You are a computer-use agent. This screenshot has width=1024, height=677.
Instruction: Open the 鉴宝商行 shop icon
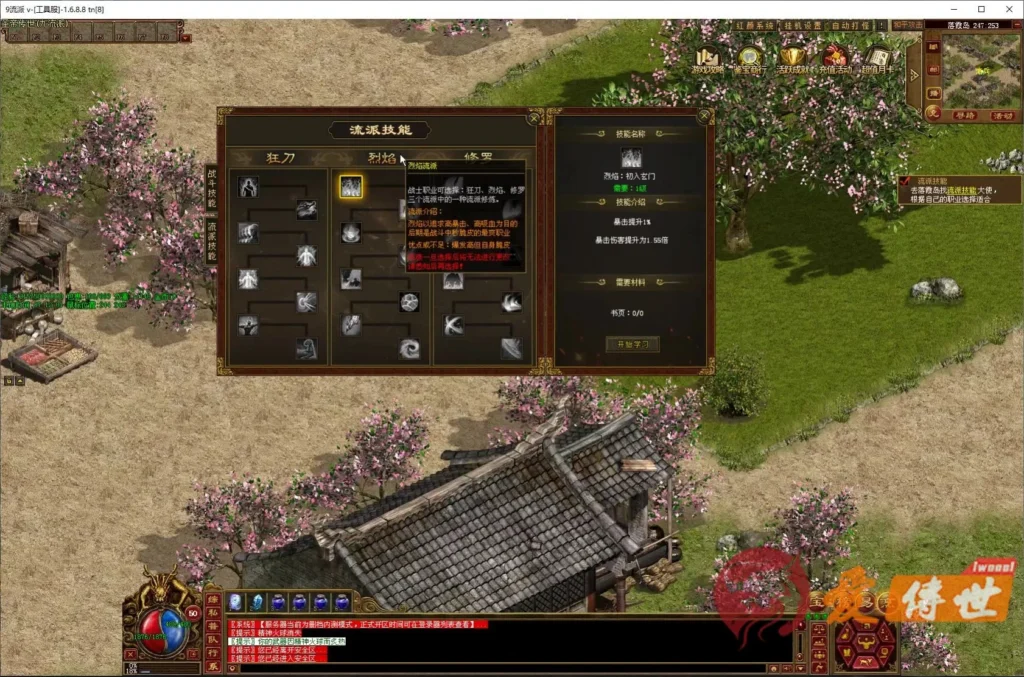(x=751, y=60)
